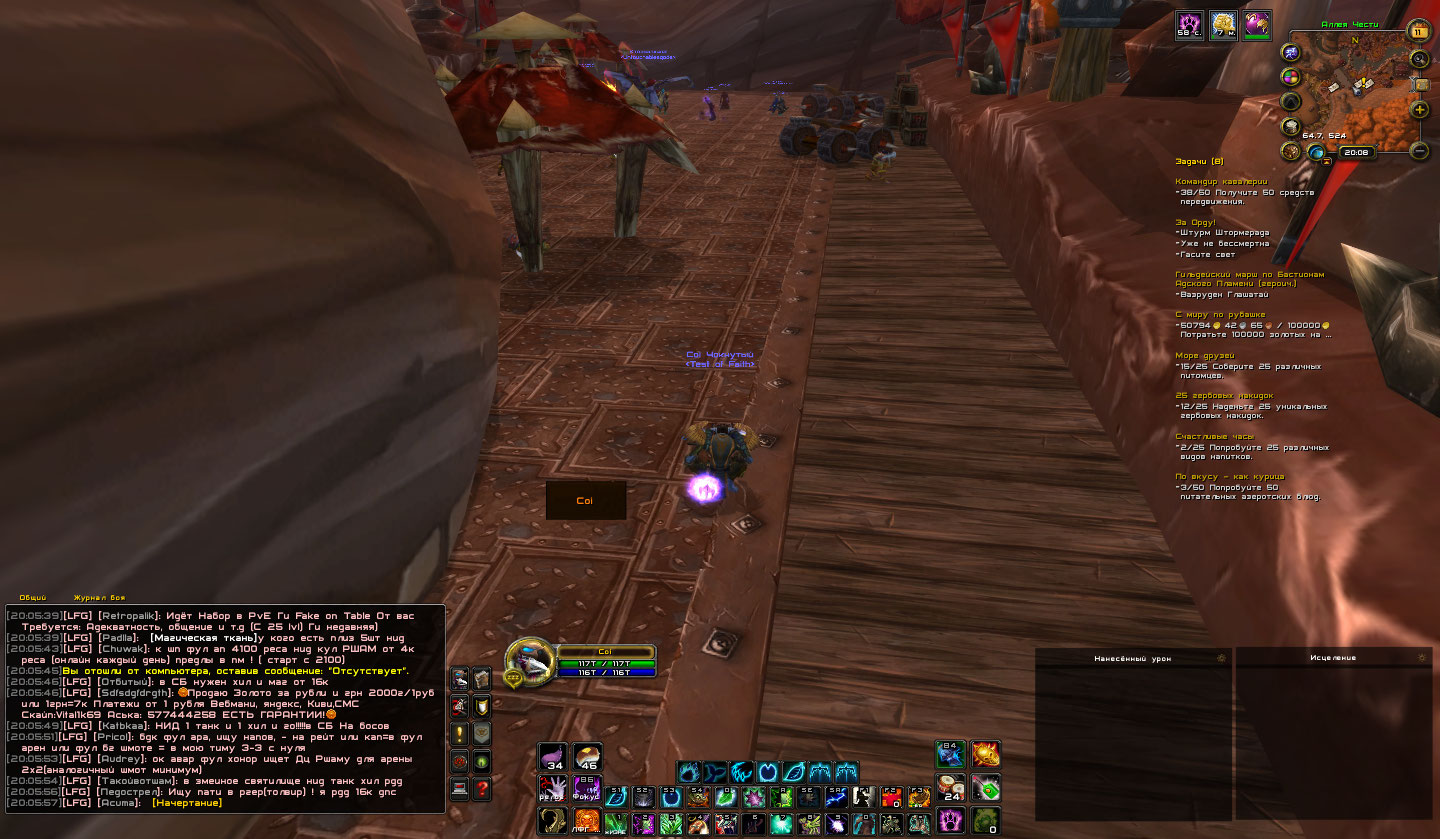Open the red question mark help button
1440x839 pixels.
click(482, 788)
